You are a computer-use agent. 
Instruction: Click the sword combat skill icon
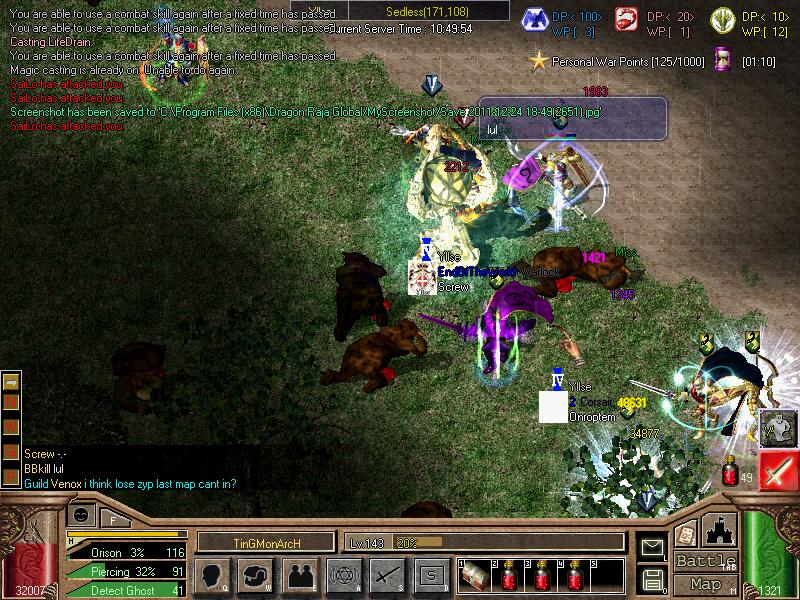(x=386, y=575)
